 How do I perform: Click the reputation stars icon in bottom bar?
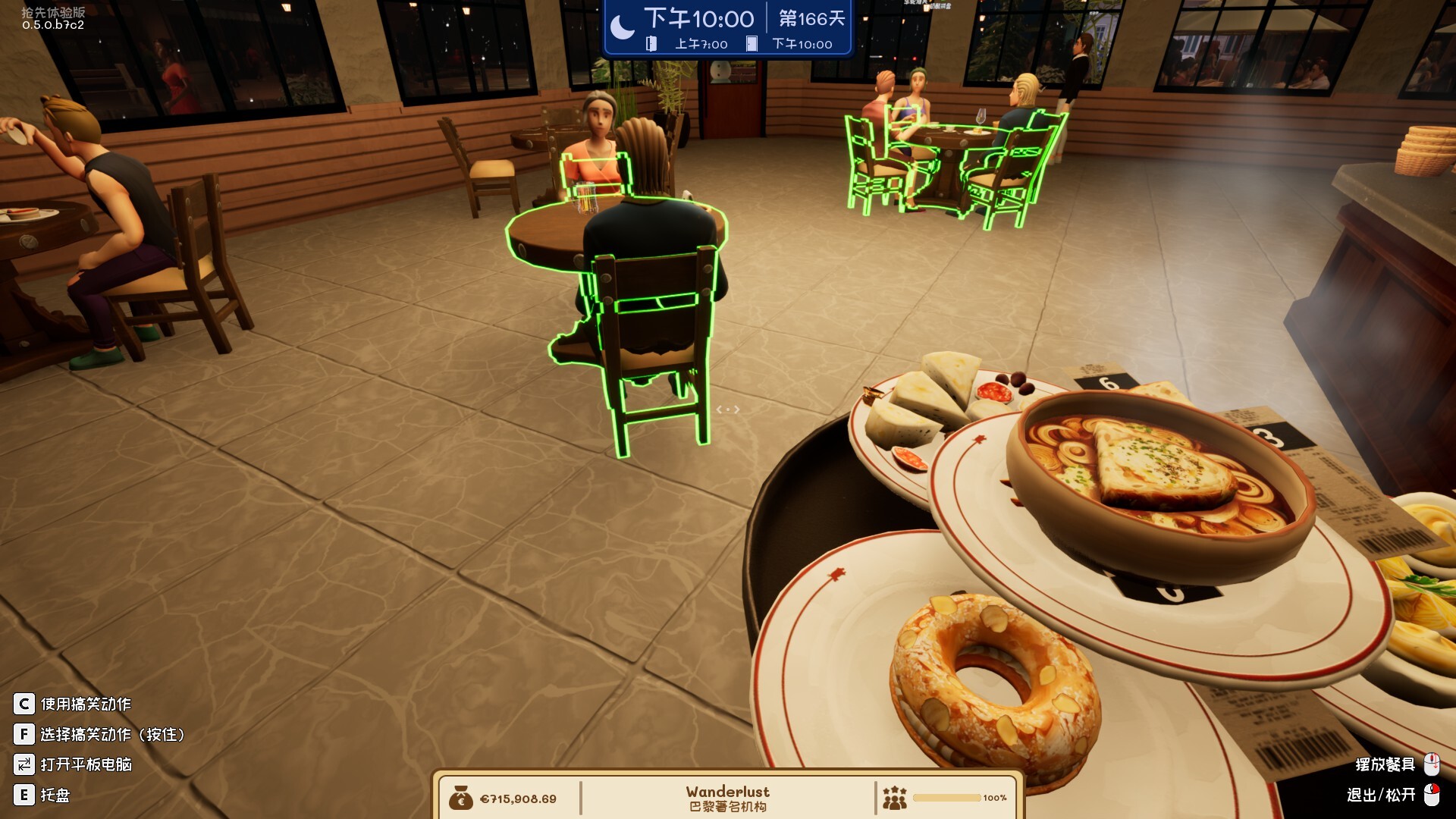(x=895, y=797)
